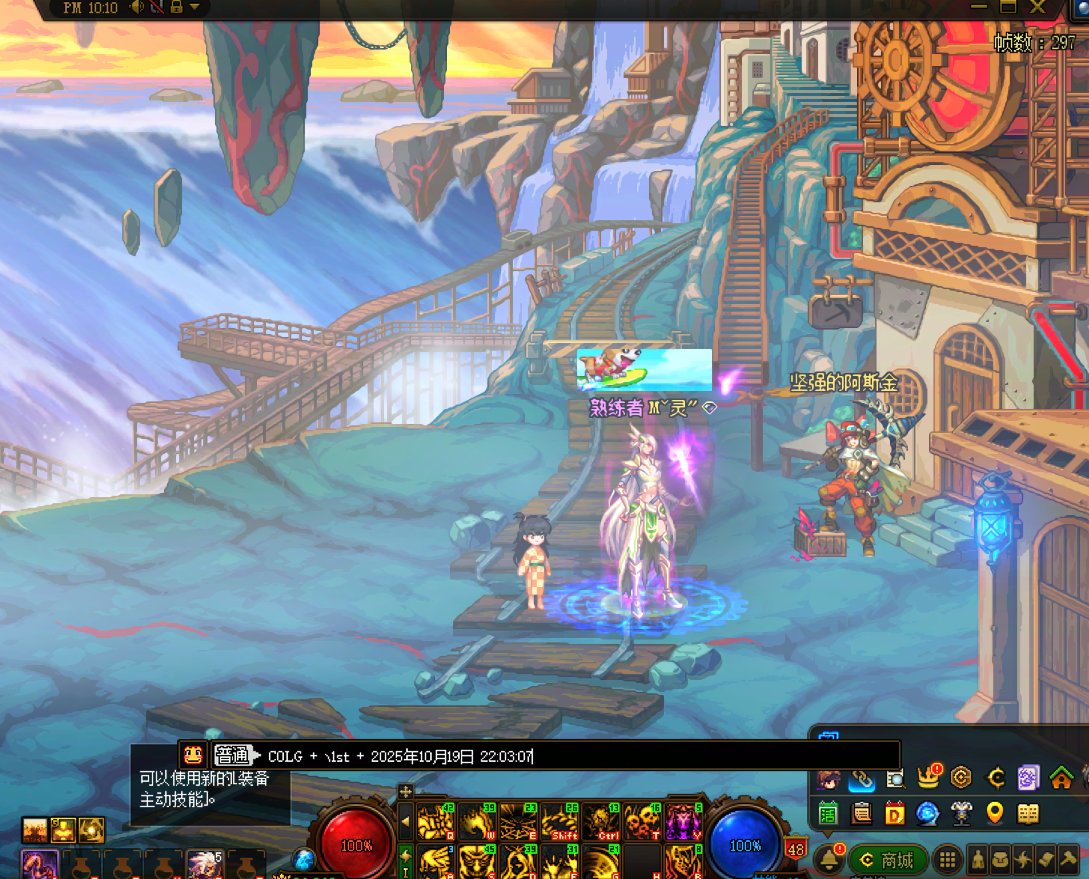Click the blue chain link icon
The height and width of the screenshot is (879, 1089).
pyautogui.click(x=861, y=778)
